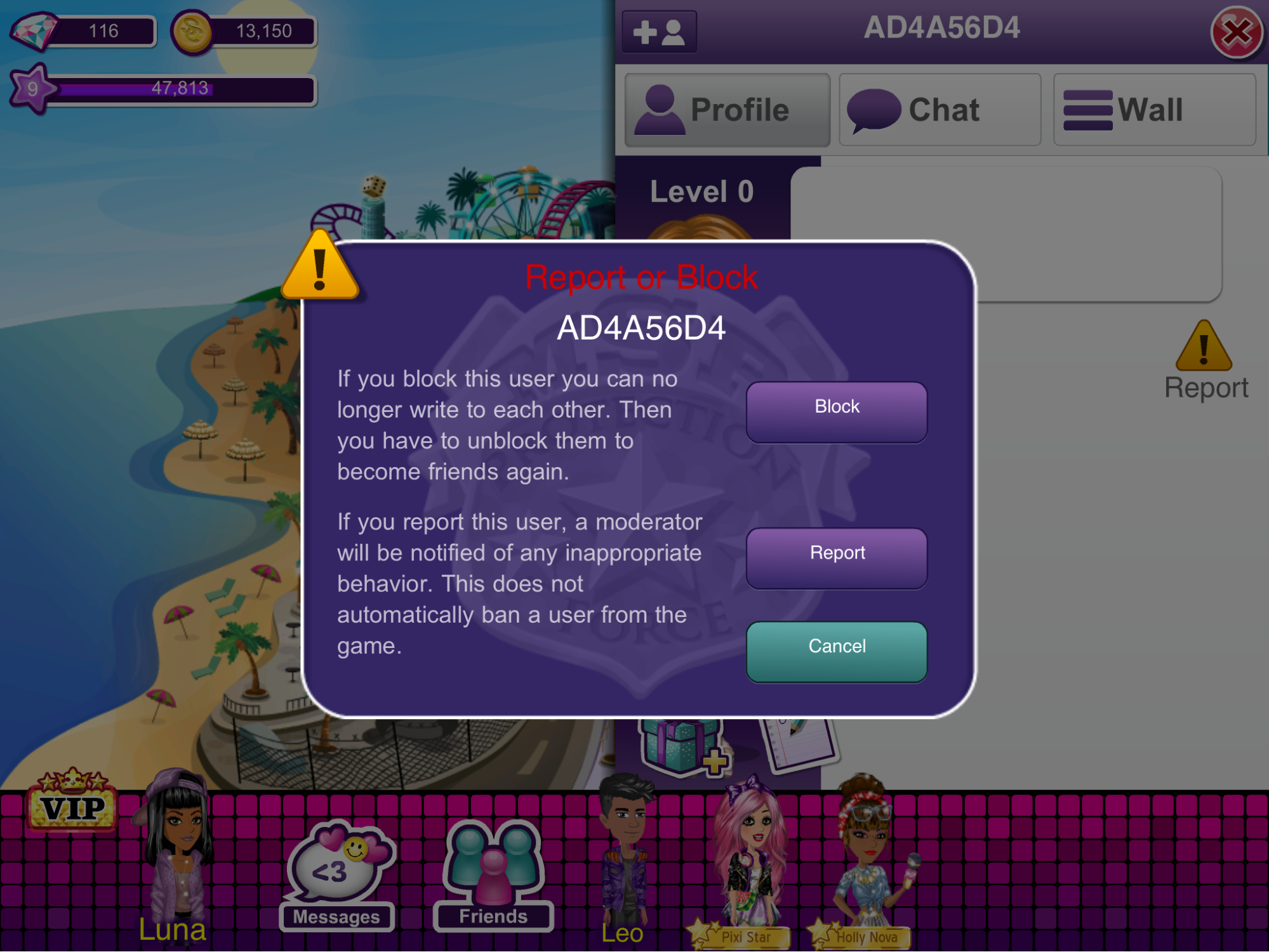Close the AD4A56D4 profile panel
Viewport: 1269px width, 952px height.
pos(1235,32)
